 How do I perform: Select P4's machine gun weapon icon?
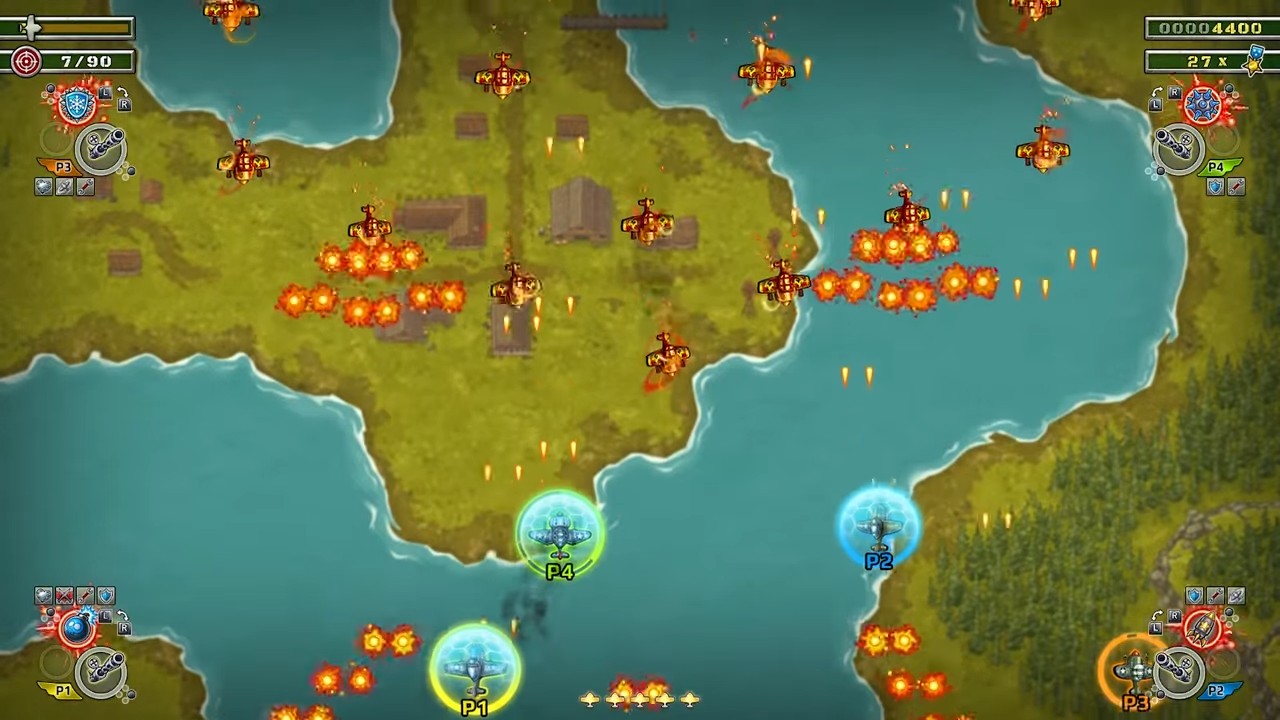[1179, 149]
